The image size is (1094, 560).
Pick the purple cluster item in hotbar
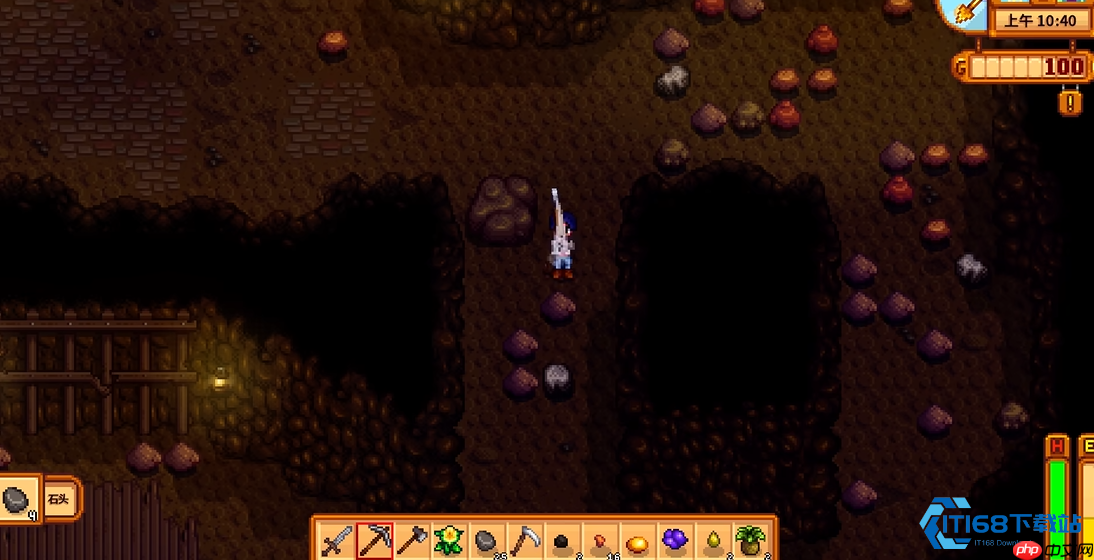coord(675,541)
